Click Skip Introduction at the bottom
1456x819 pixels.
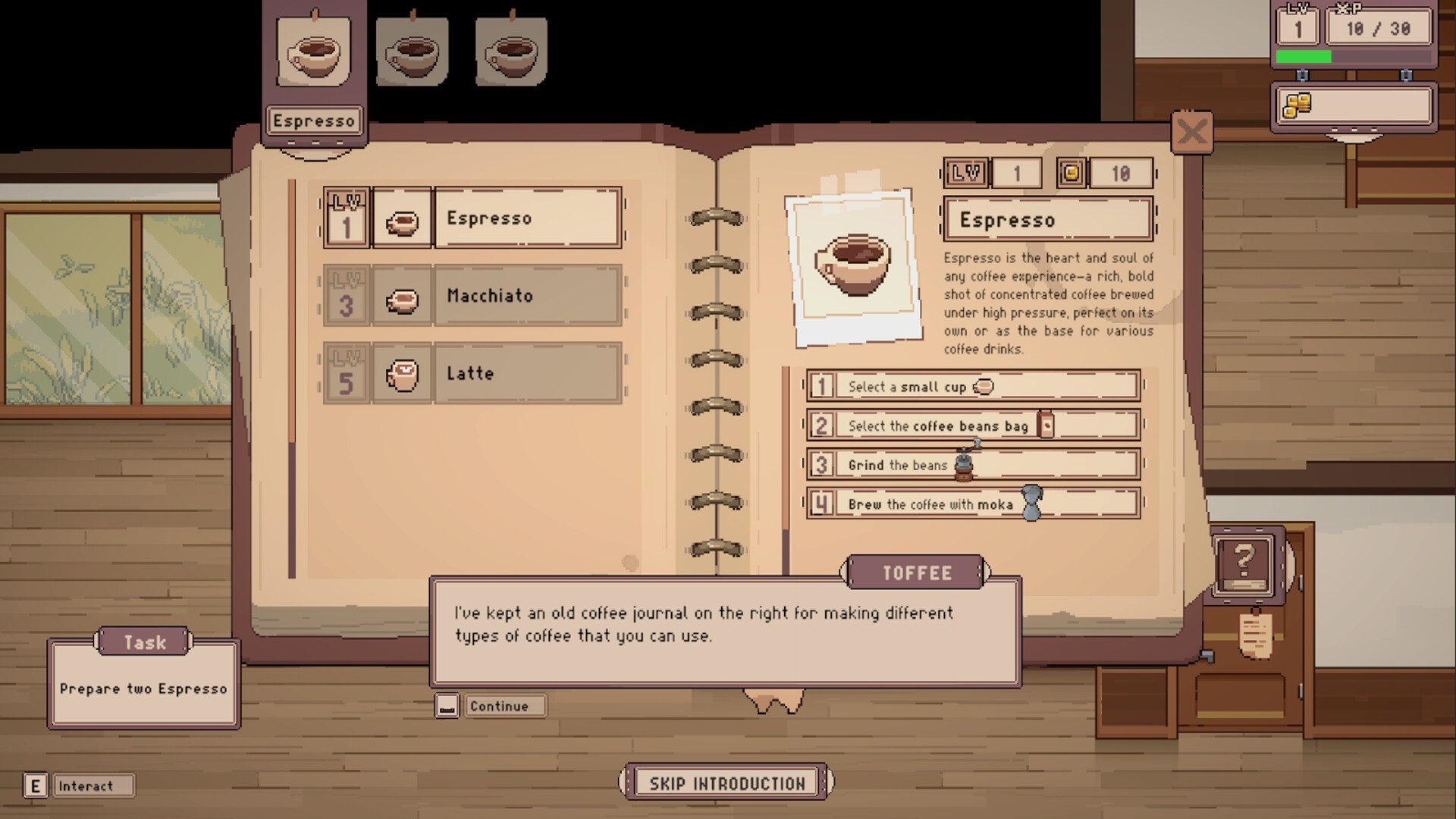[x=726, y=781]
